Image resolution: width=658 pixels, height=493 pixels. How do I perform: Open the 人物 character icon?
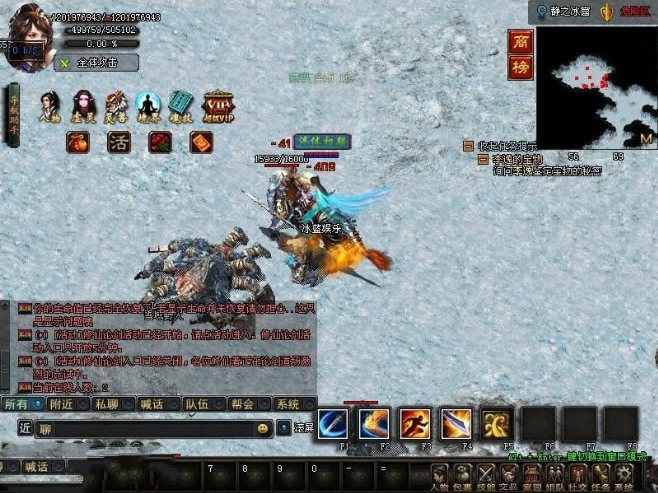tap(50, 106)
